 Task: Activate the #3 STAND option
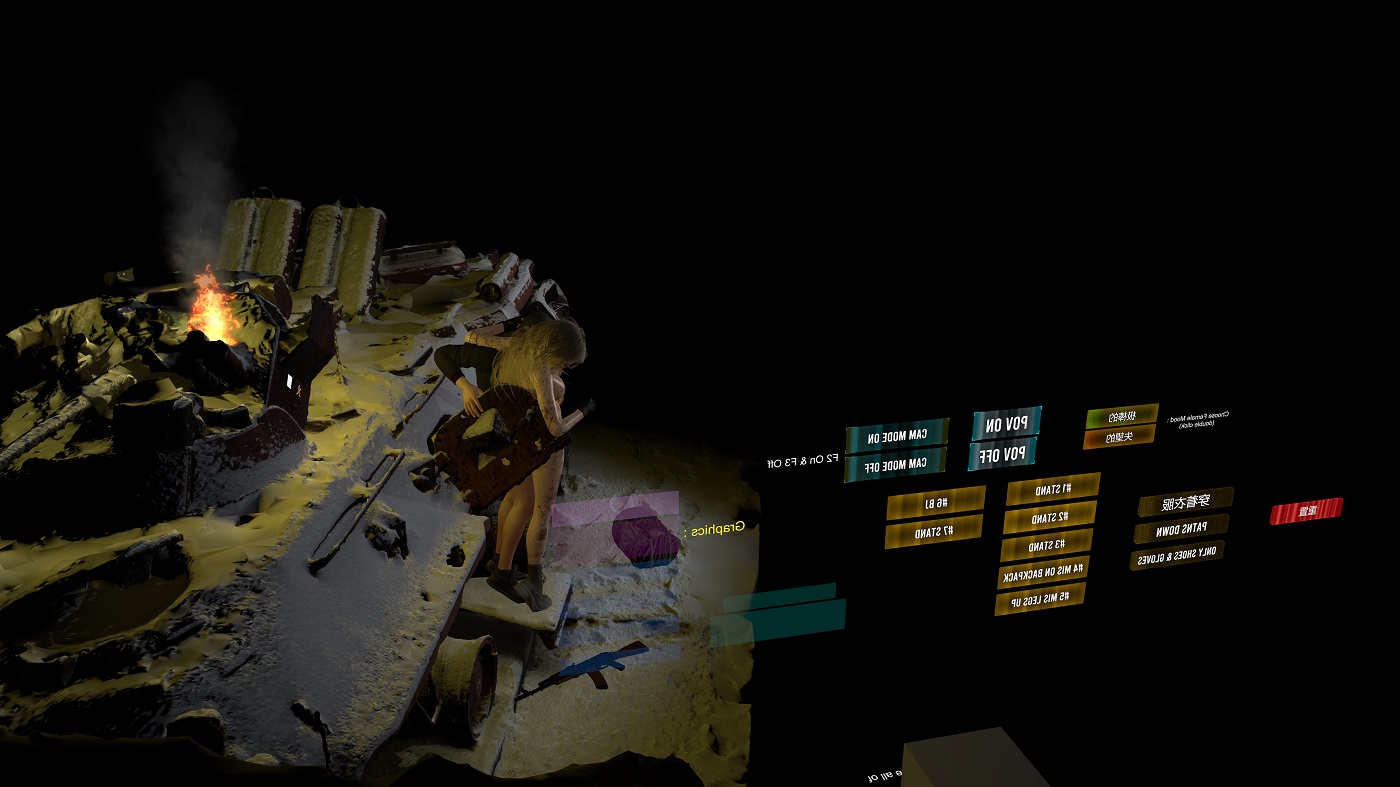(1047, 545)
